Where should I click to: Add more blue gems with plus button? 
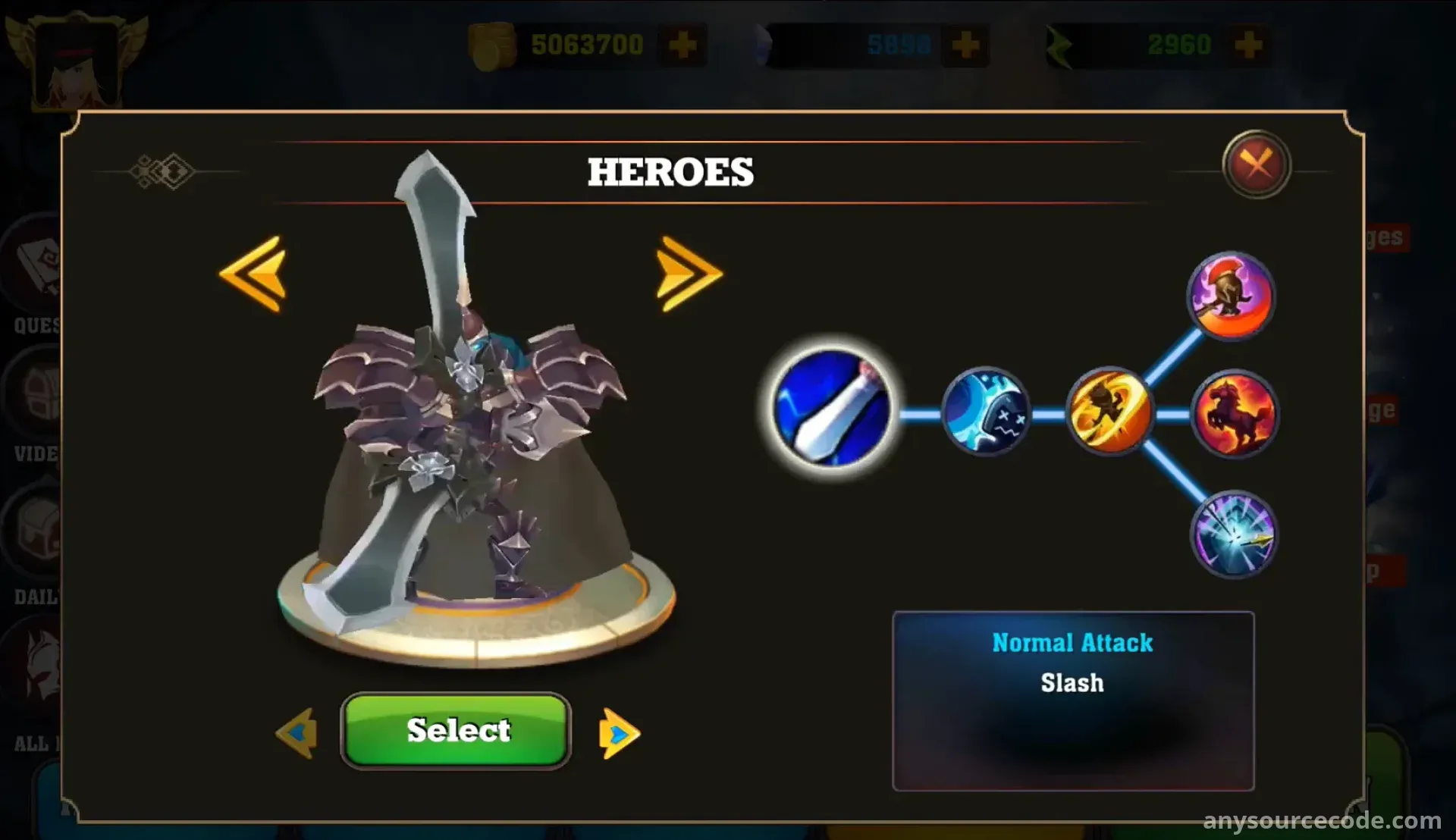965,45
